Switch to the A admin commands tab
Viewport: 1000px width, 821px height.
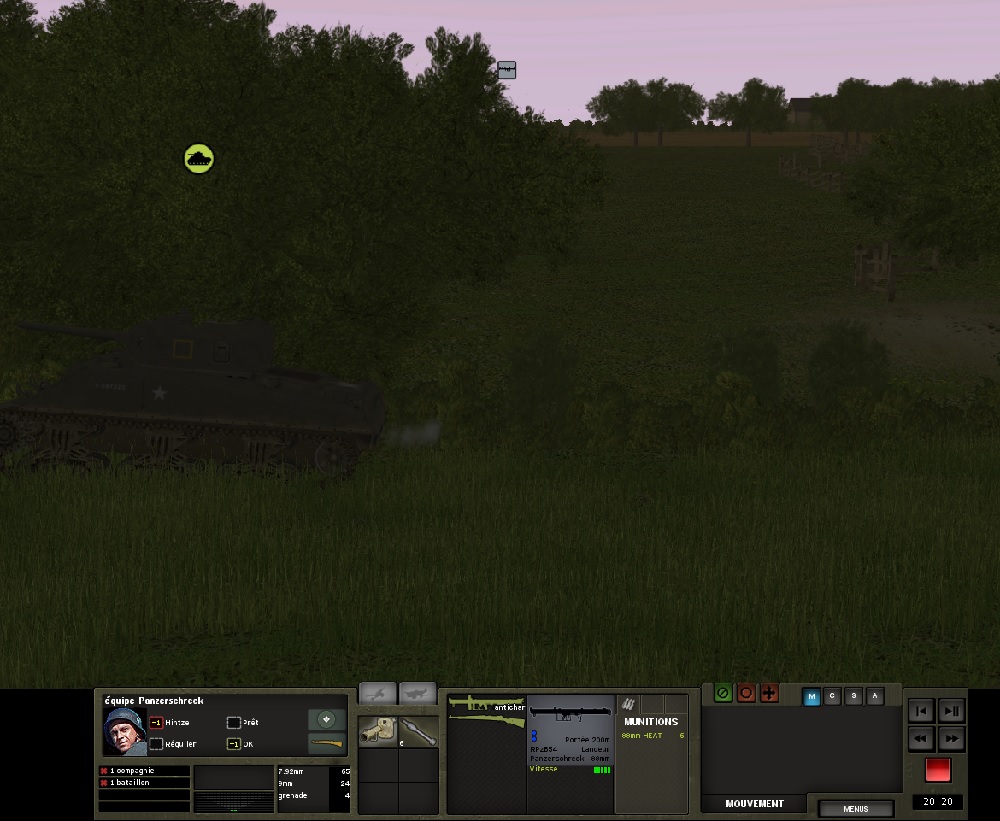point(875,697)
